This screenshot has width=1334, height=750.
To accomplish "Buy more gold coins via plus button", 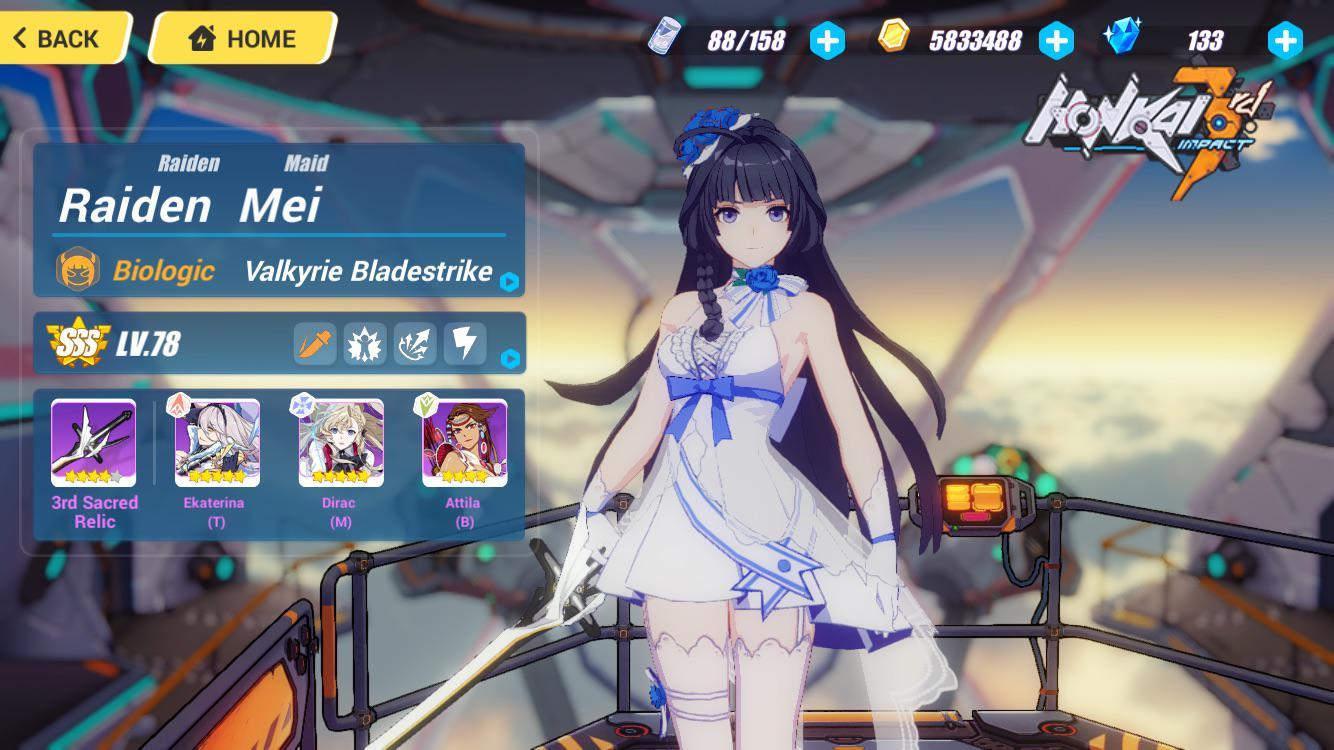I will 1056,41.
